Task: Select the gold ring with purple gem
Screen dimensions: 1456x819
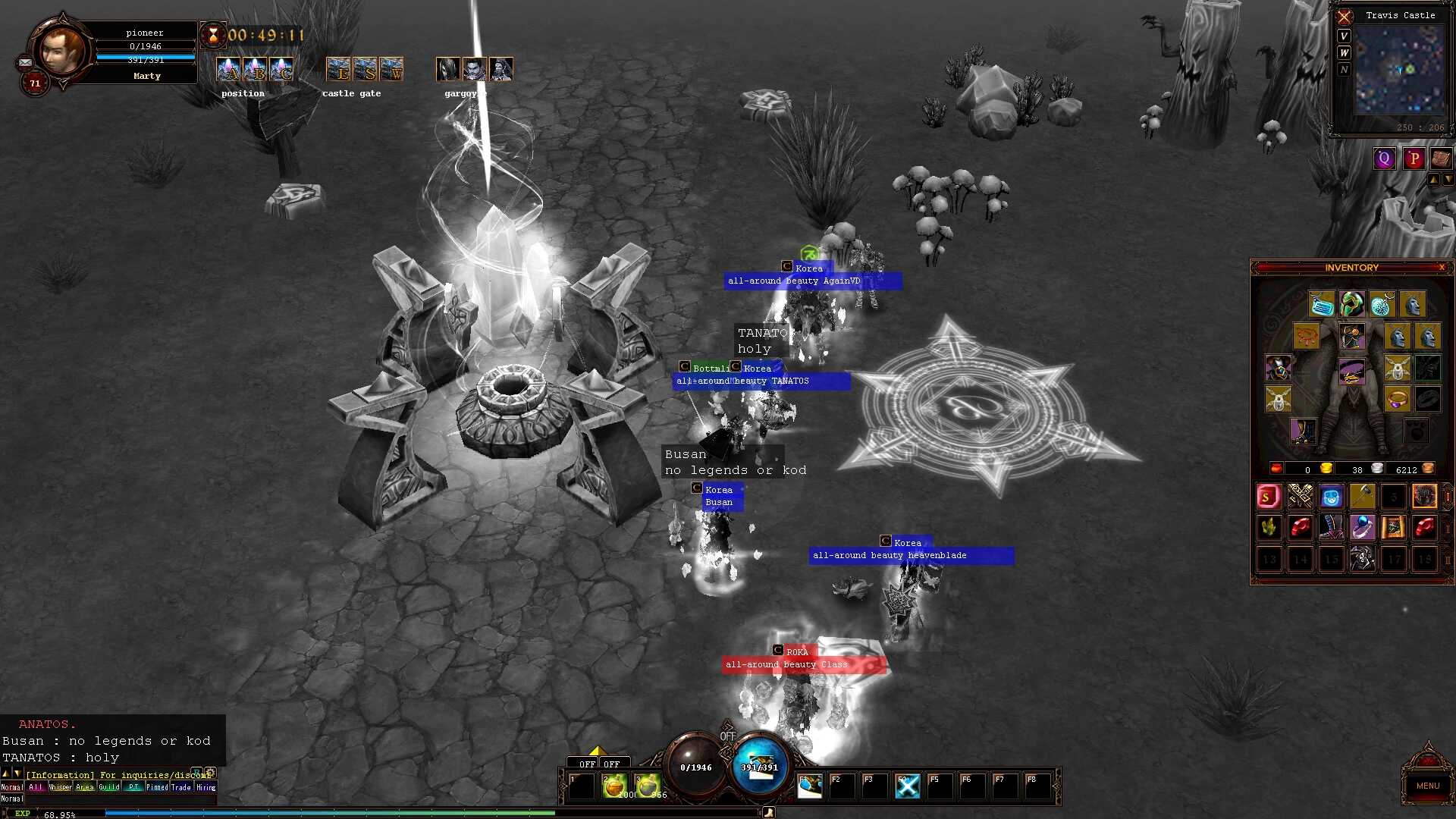Action: [x=1397, y=398]
